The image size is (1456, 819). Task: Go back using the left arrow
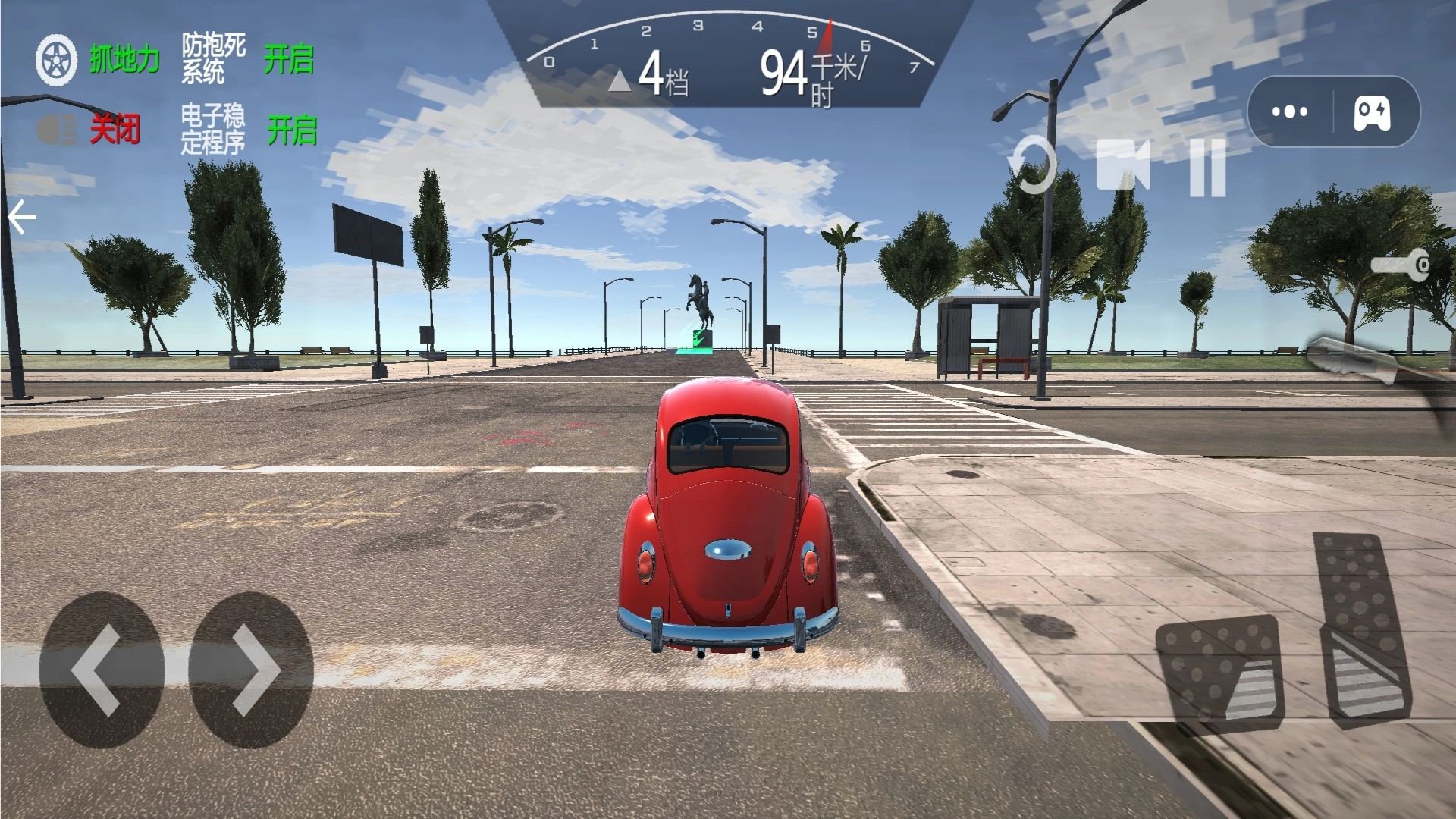[23, 218]
